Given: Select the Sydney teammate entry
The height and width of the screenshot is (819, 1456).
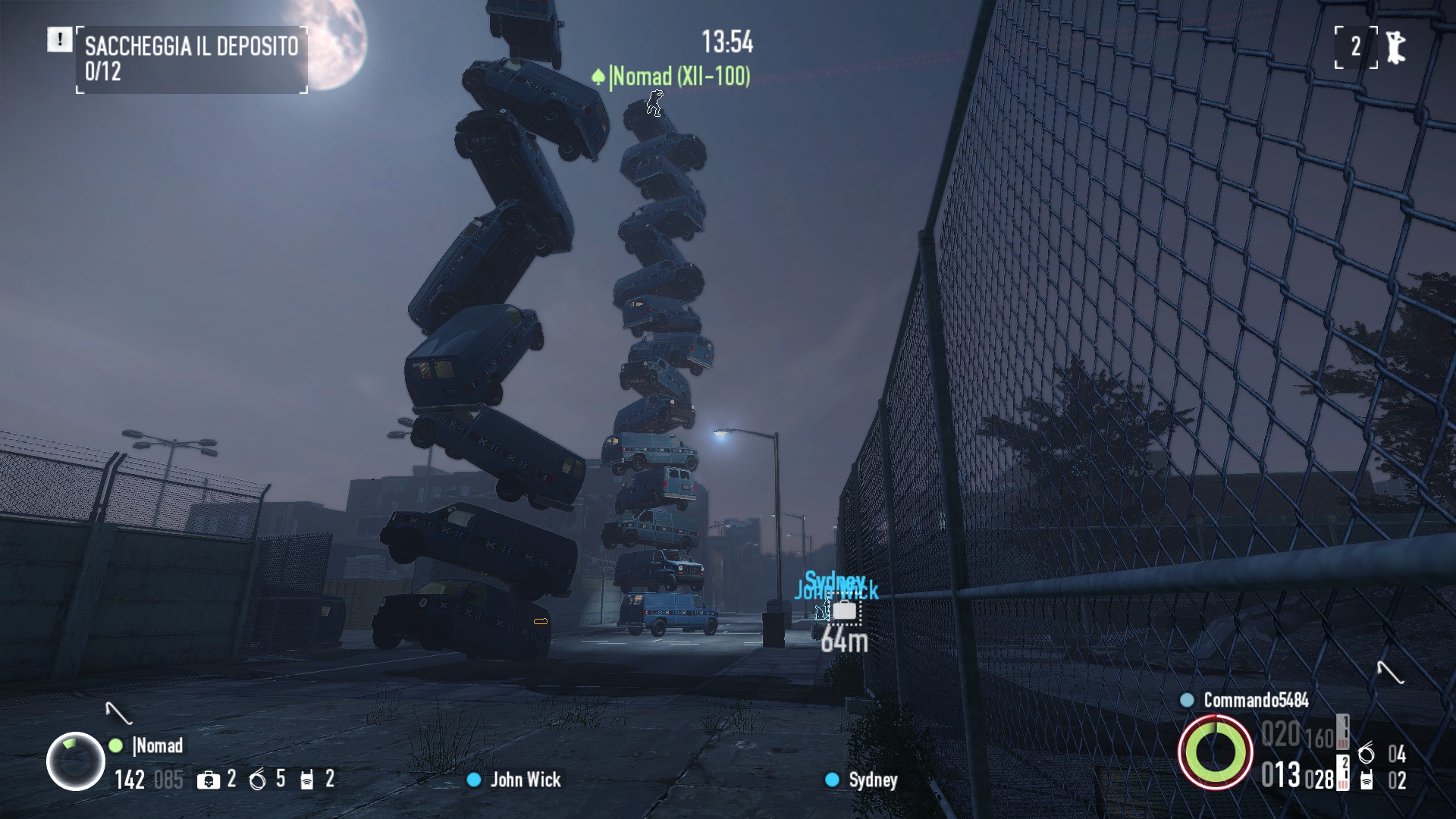Looking at the screenshot, I should (872, 780).
